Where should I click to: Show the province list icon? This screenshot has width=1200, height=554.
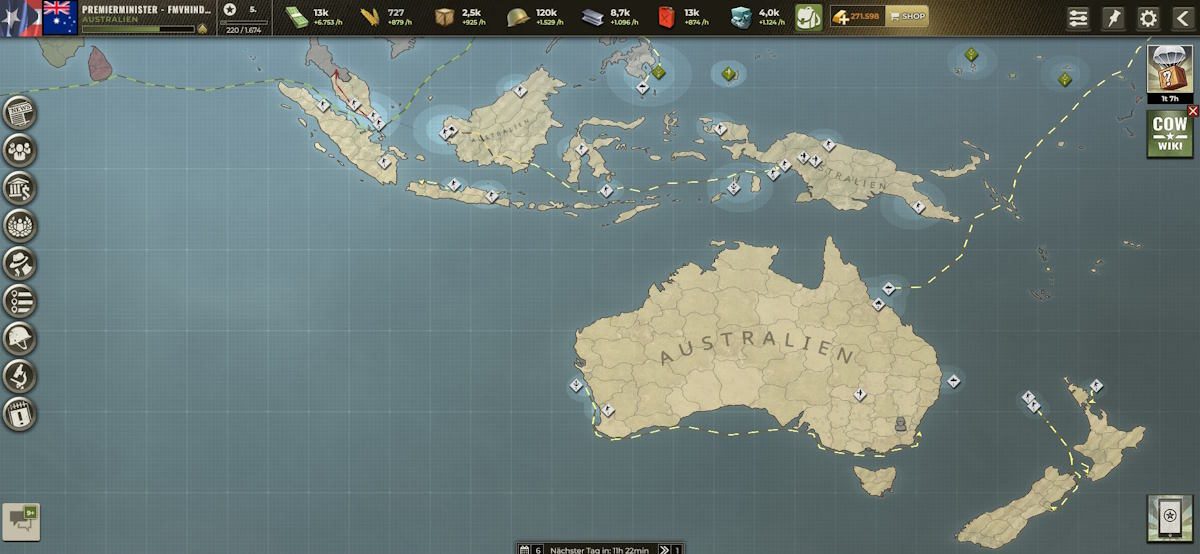point(19,300)
